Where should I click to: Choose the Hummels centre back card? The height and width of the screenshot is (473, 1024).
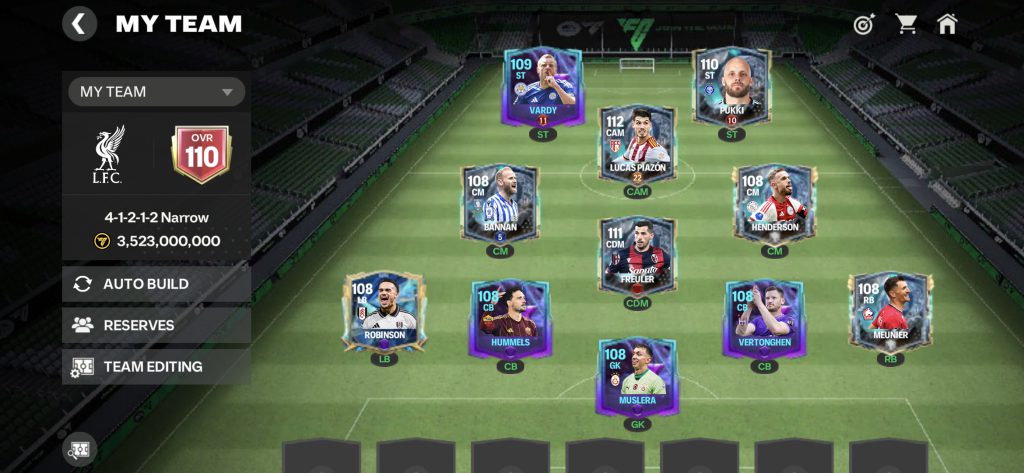point(511,318)
